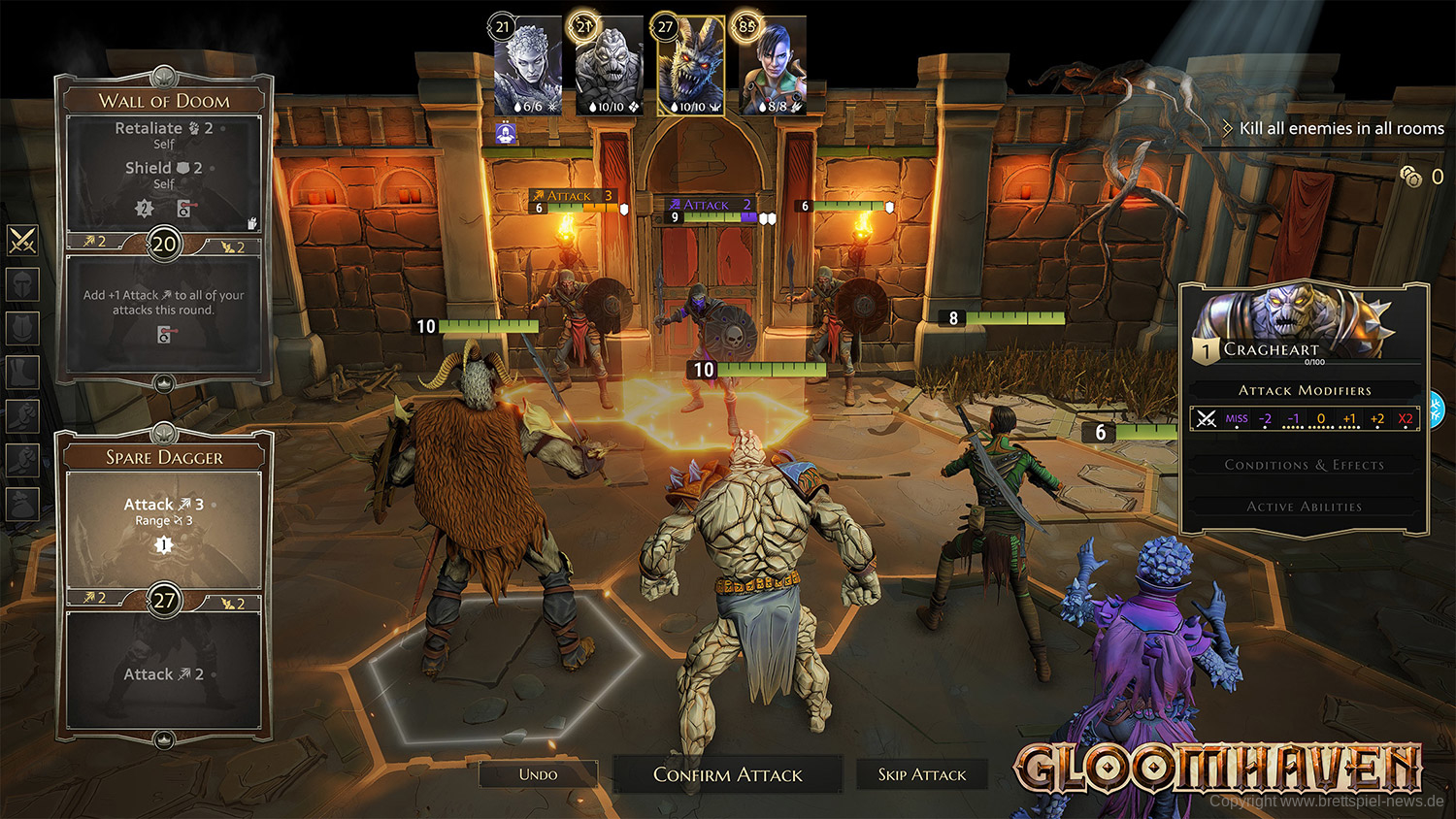Select the Scoundrel portrait with initiative 85
The width and height of the screenshot is (1456, 819).
pos(773,66)
